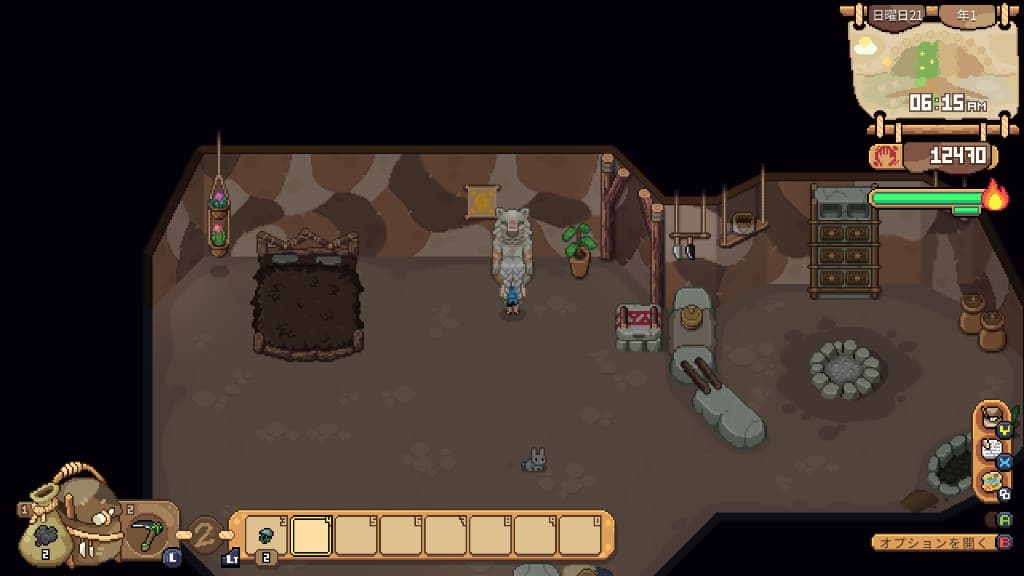The width and height of the screenshot is (1024, 576).
Task: Open the character portrait menu icon
Action: pos(992,422)
